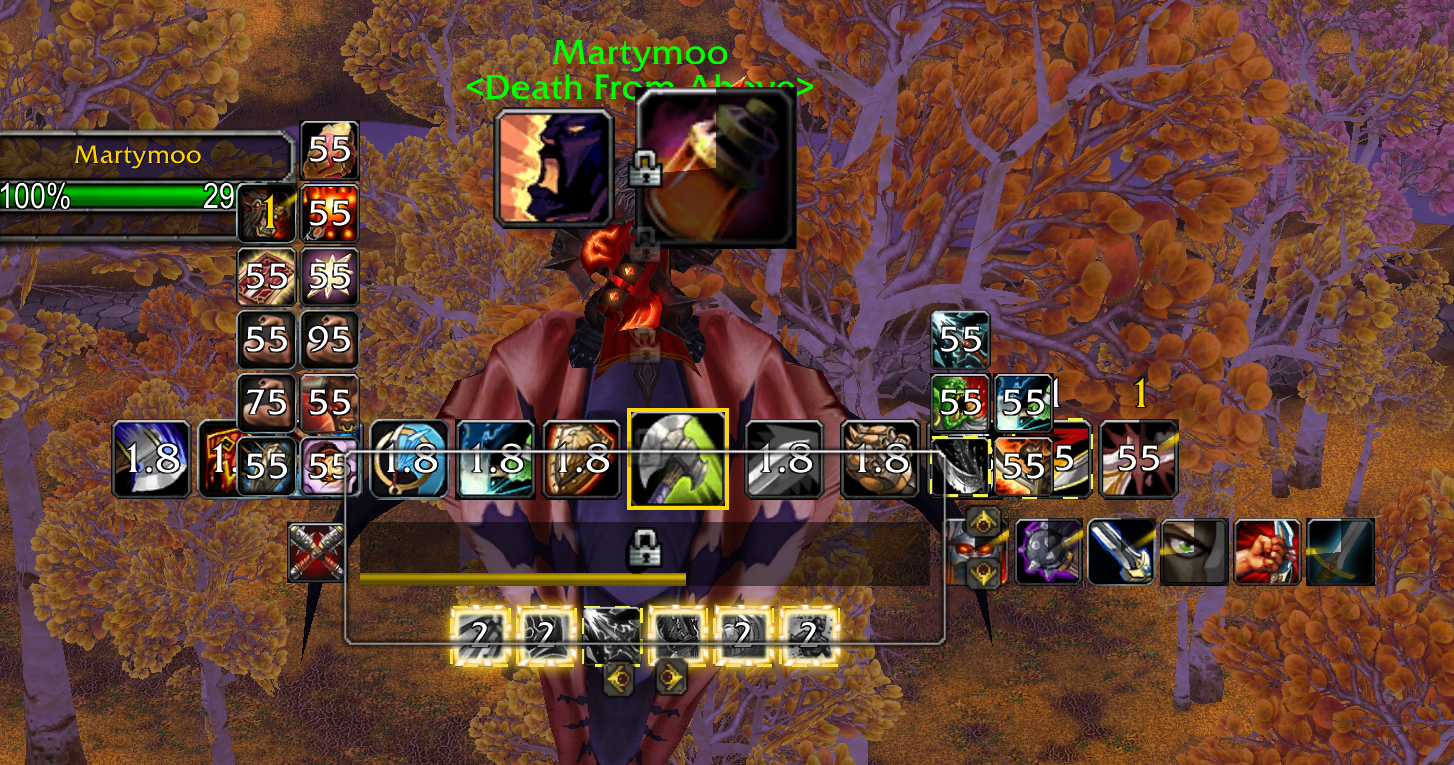The height and width of the screenshot is (765, 1454).
Task: Click the crossed maces red icon
Action: coord(316,552)
